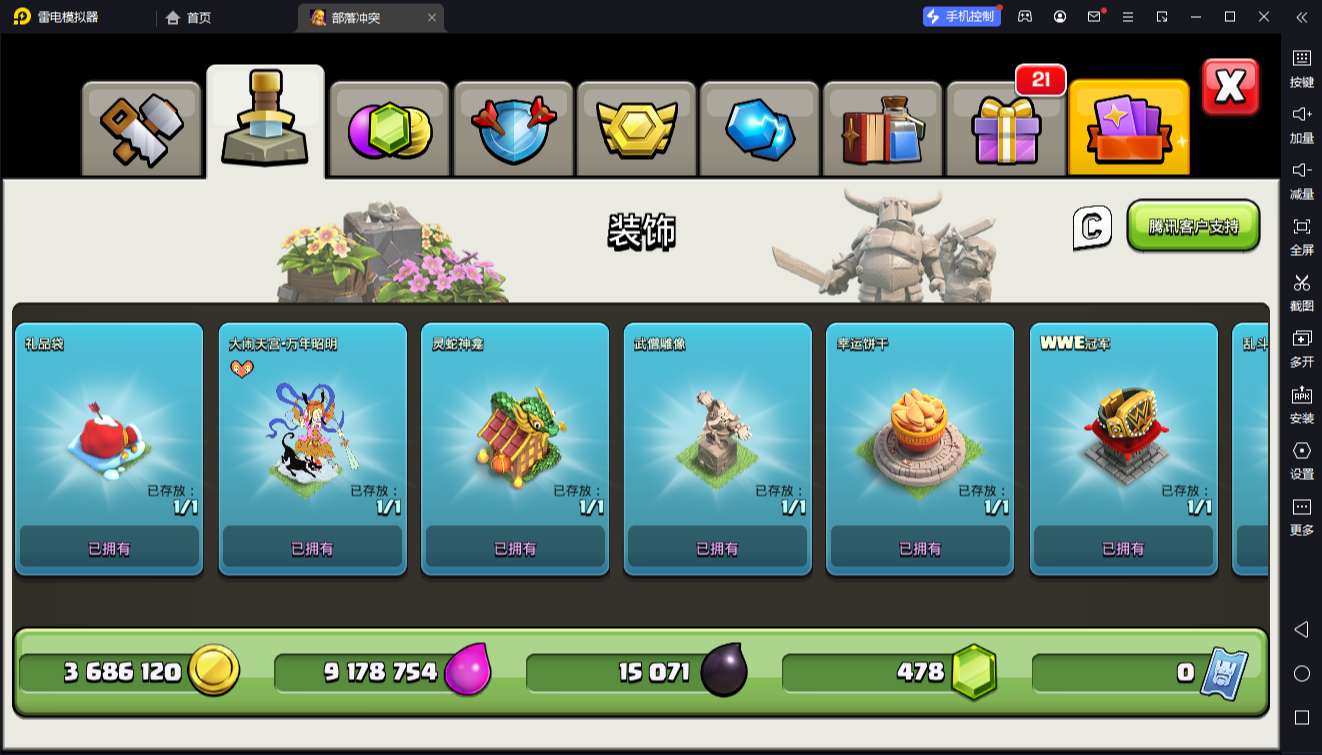Switch to the hammer and saw buildings tab

141,129
